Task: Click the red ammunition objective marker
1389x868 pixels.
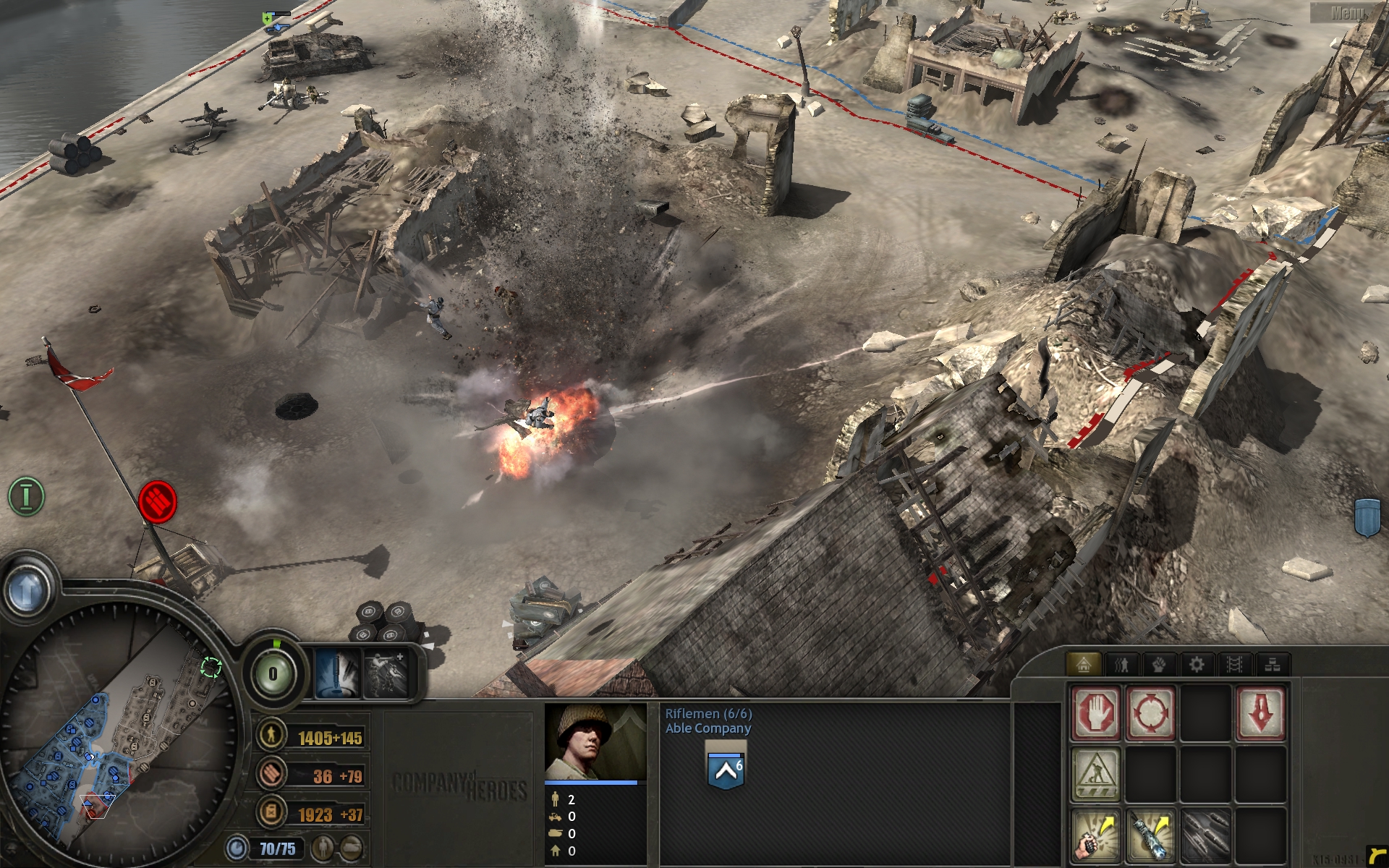Action: [157, 501]
